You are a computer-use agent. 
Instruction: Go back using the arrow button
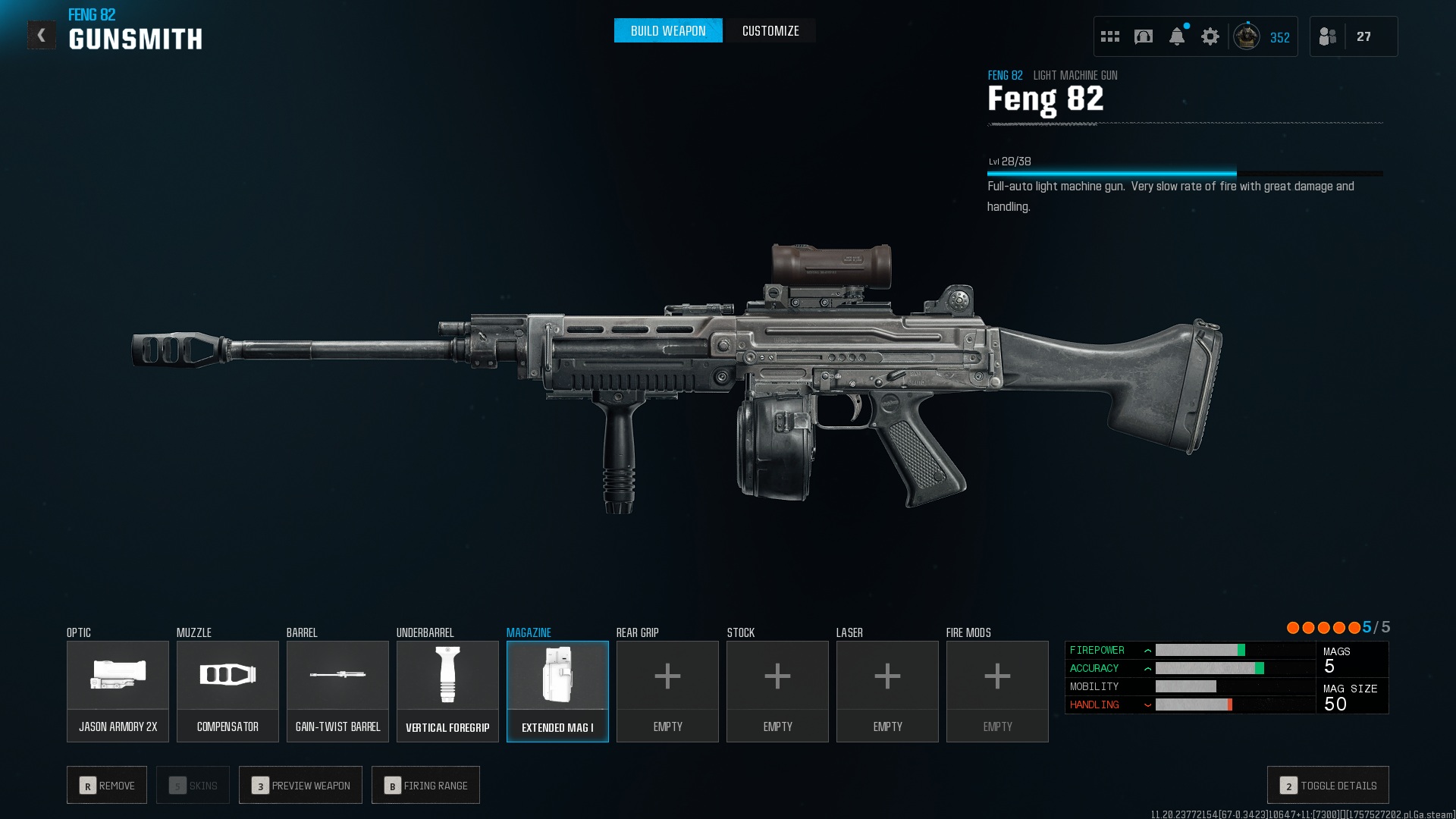coord(42,35)
